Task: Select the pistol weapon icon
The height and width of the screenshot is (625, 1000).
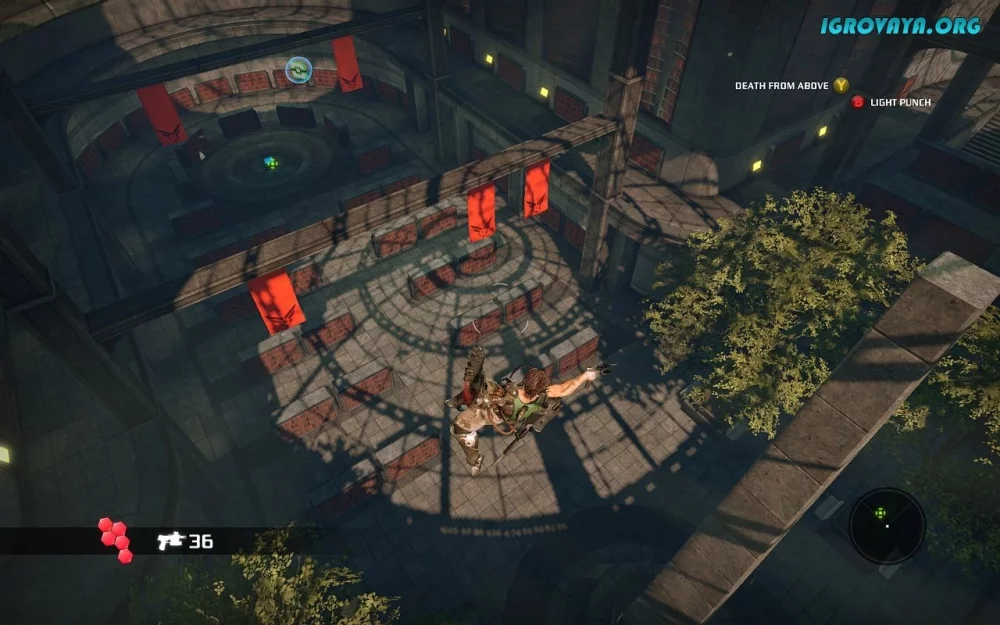Action: tap(169, 541)
